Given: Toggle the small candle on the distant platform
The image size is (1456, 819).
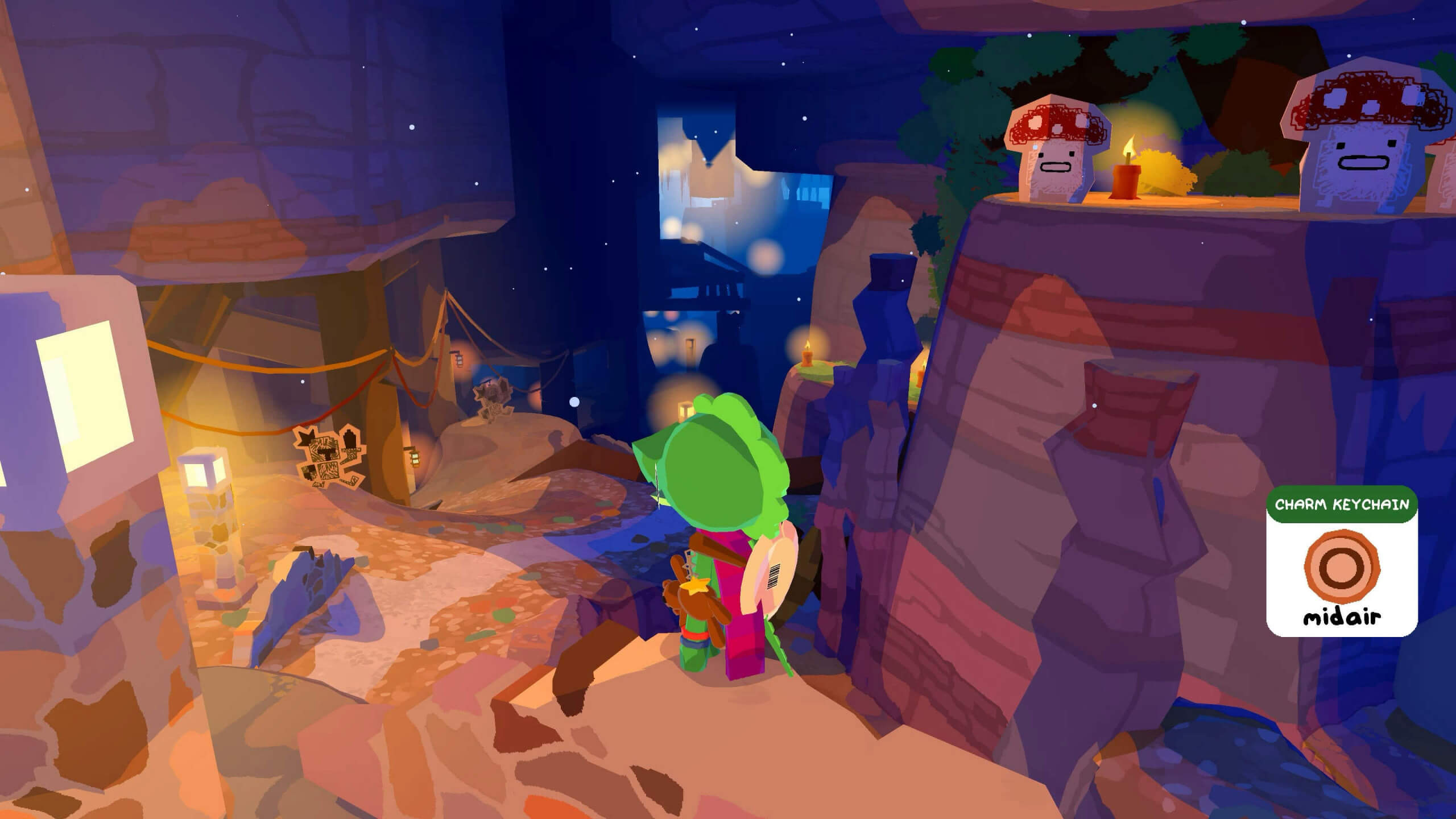Looking at the screenshot, I should [920, 377].
